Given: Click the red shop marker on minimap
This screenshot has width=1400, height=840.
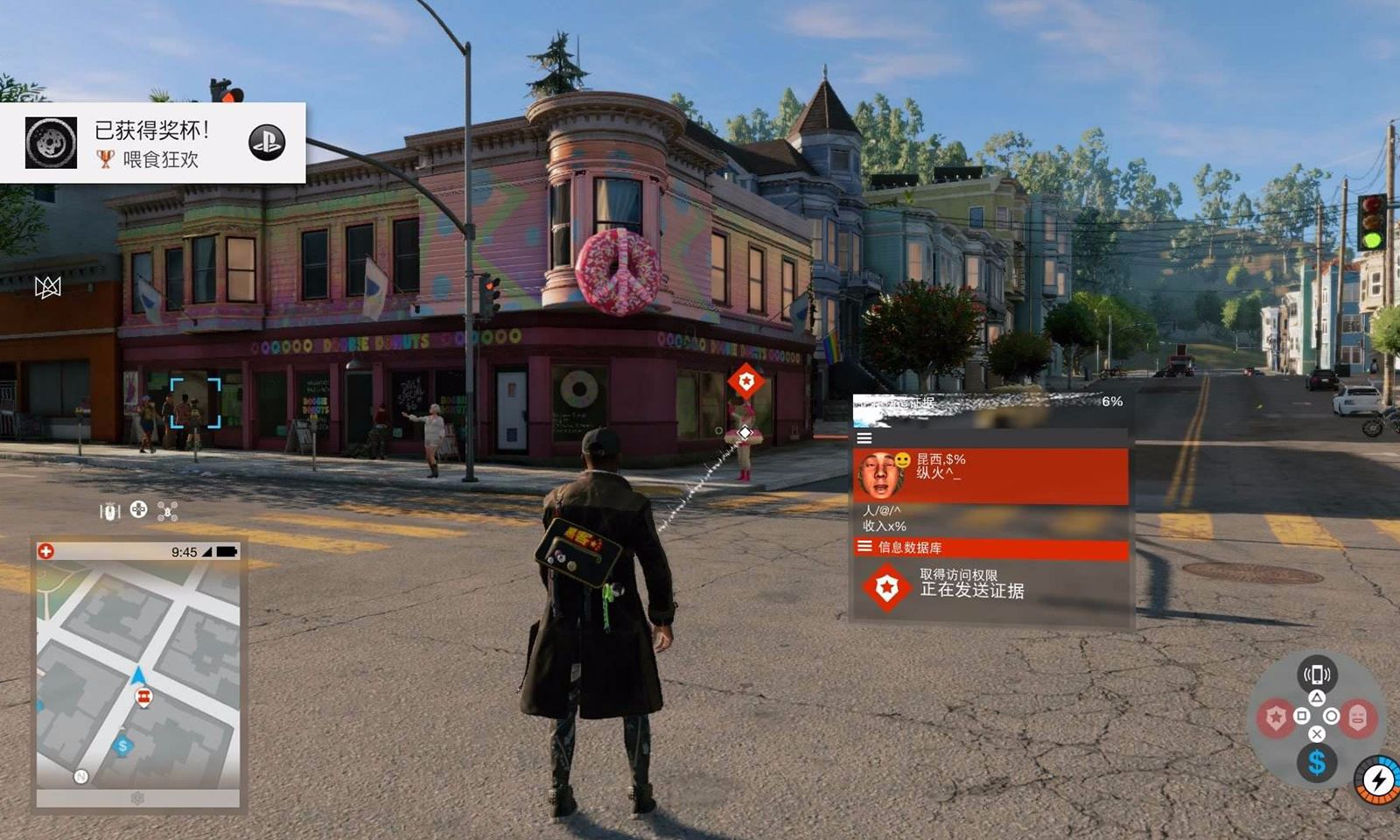Looking at the screenshot, I should (x=143, y=696).
